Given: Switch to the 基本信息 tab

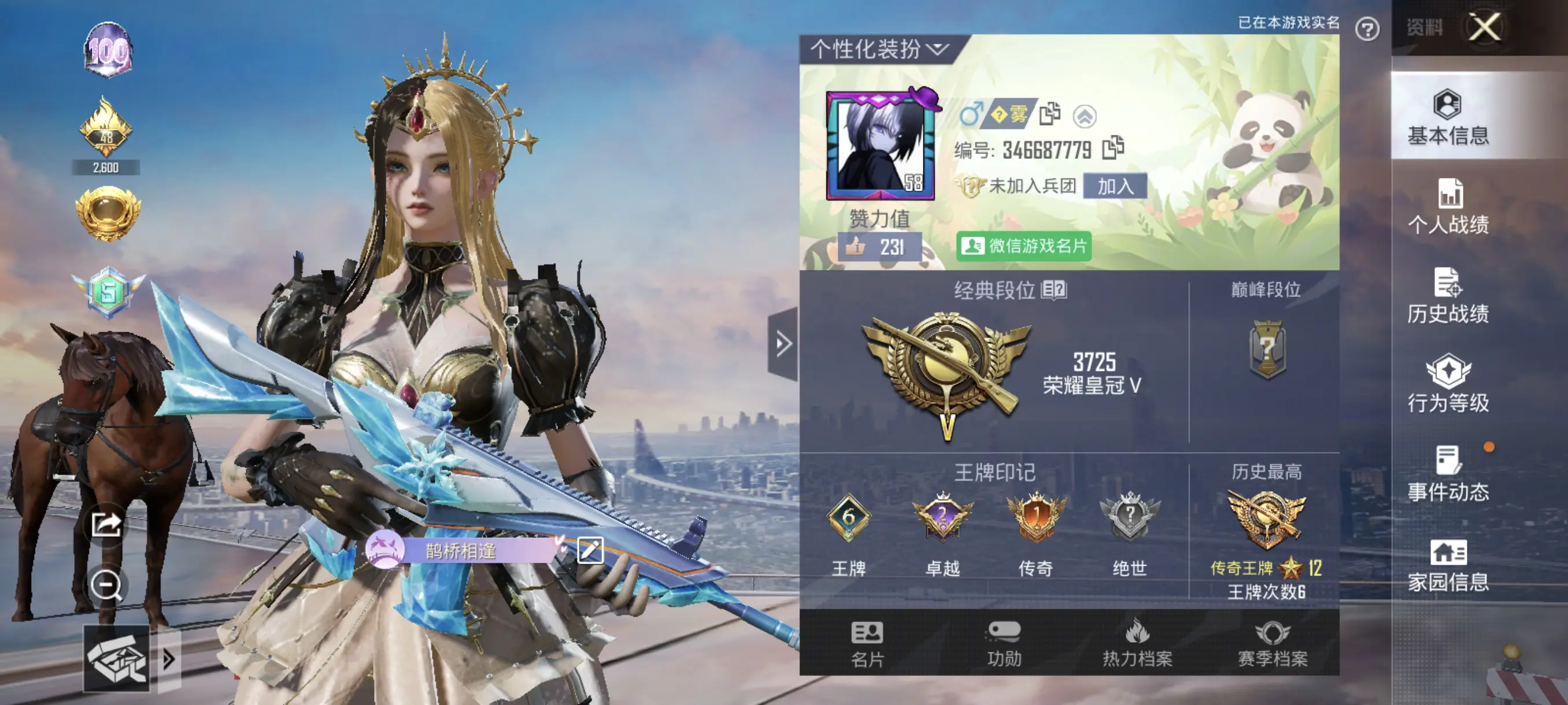Looking at the screenshot, I should (x=1448, y=117).
